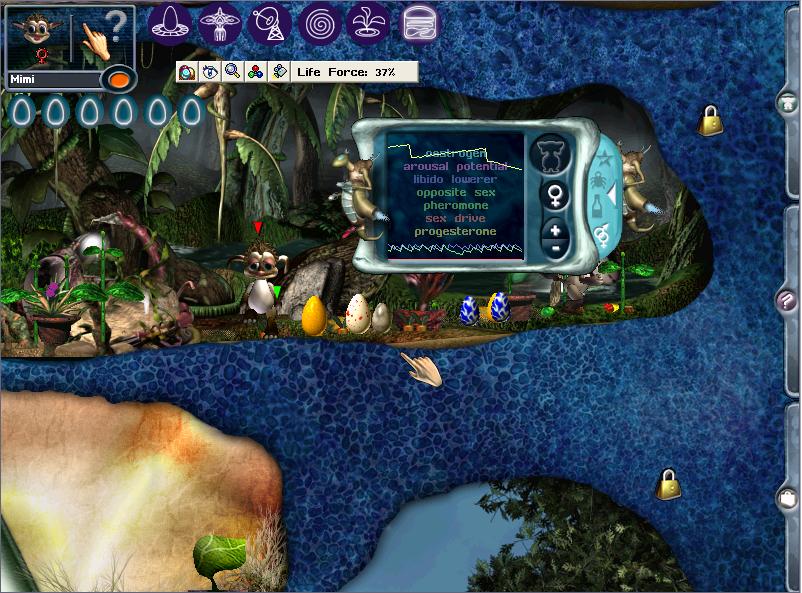Click the female symbol button on the gadget
Viewport: 802px width, 593px height.
pos(552,195)
